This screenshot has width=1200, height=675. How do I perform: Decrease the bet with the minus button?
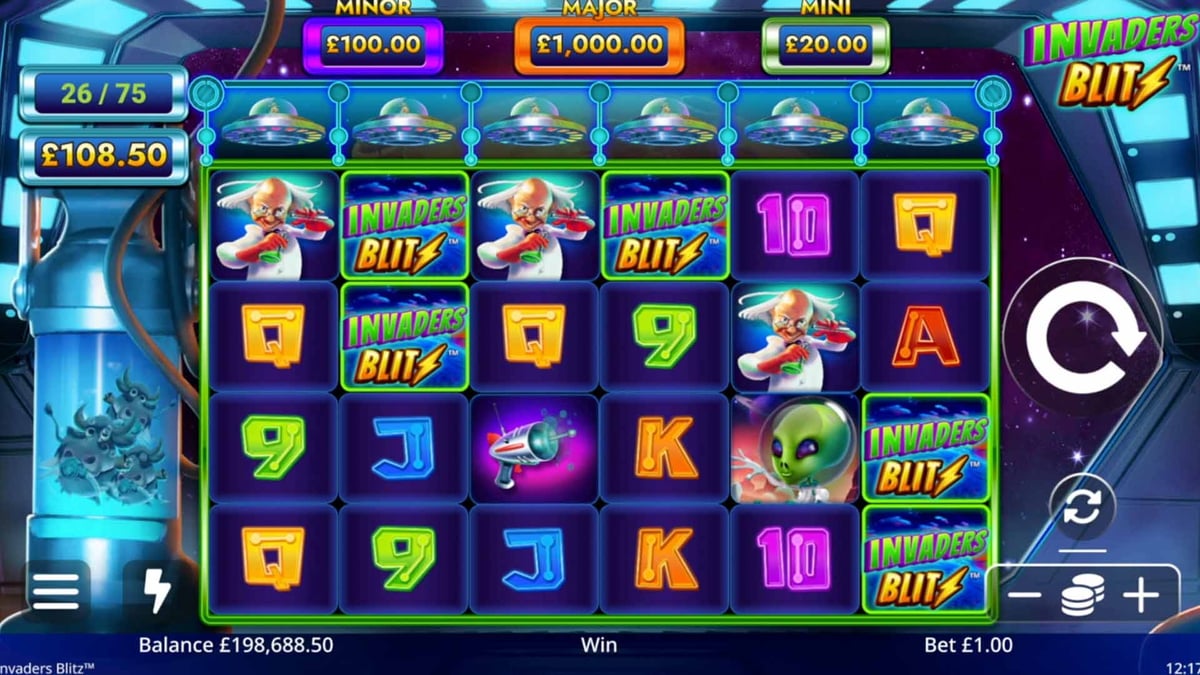[1023, 597]
